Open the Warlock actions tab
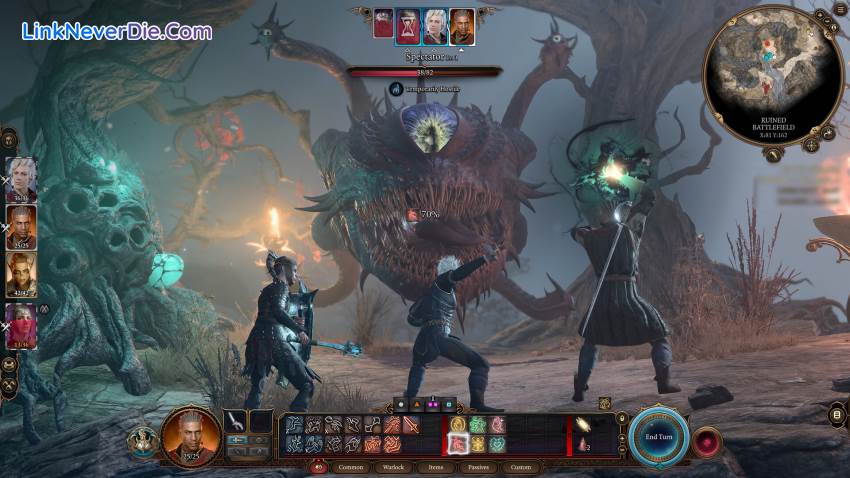The height and width of the screenshot is (478, 850). tap(394, 467)
